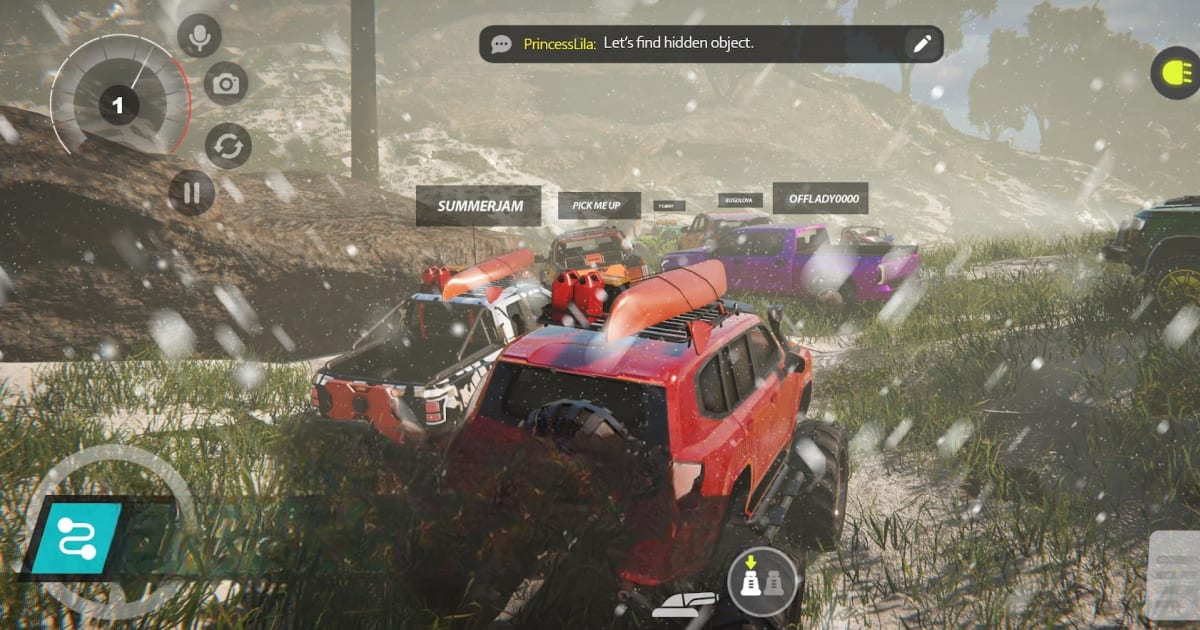The height and width of the screenshot is (630, 1200).
Task: Tap the camera view icon
Action: (x=226, y=84)
